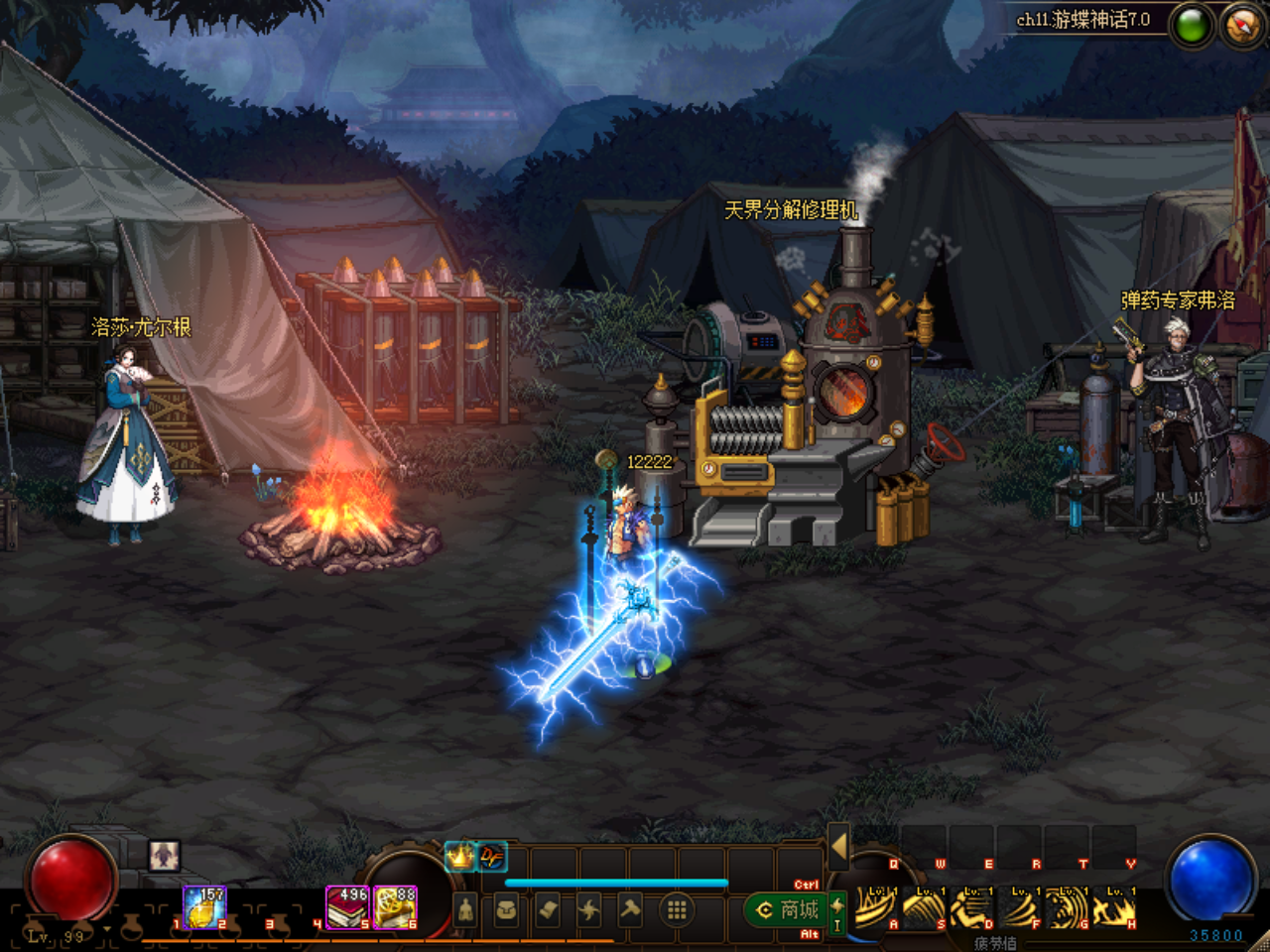Open the grid main menu button

pos(677,909)
